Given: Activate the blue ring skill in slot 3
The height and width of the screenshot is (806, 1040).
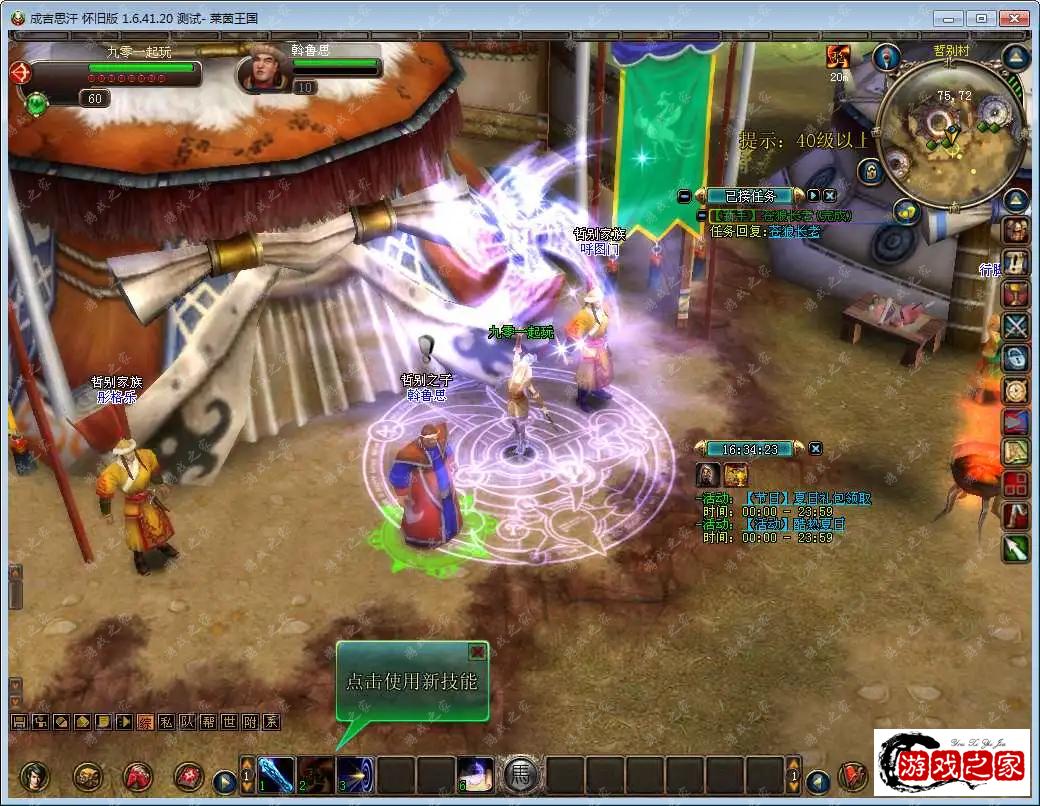Looking at the screenshot, I should [x=355, y=775].
